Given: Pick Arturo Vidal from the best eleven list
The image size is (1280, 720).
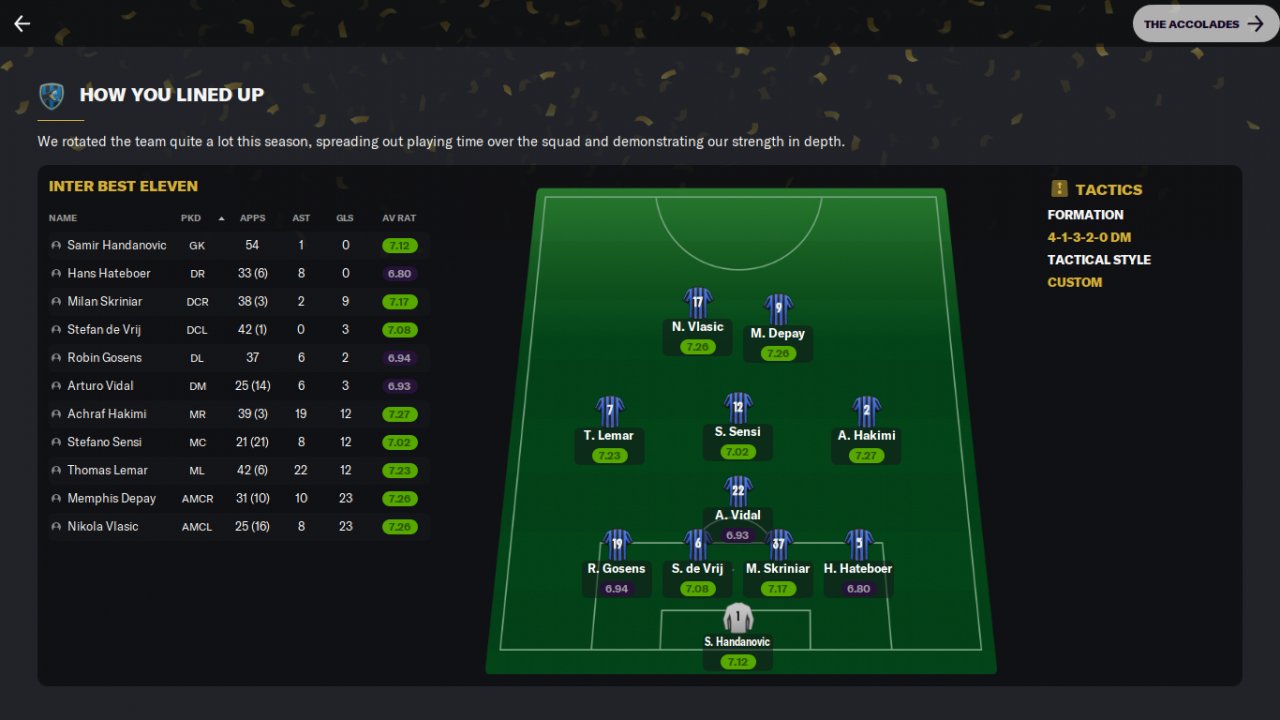Looking at the screenshot, I should pyautogui.click(x=100, y=385).
